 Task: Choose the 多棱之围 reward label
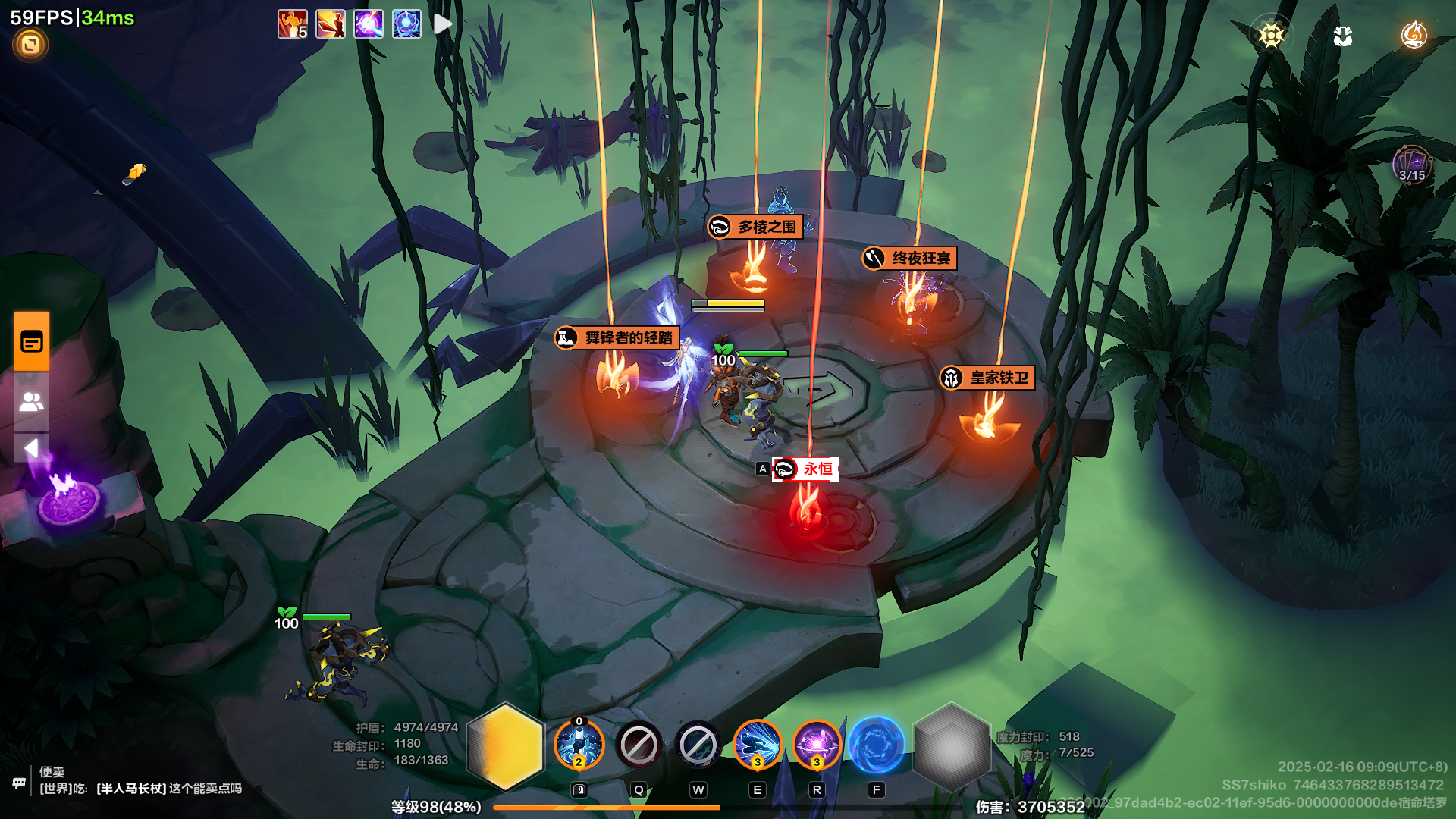(x=755, y=227)
